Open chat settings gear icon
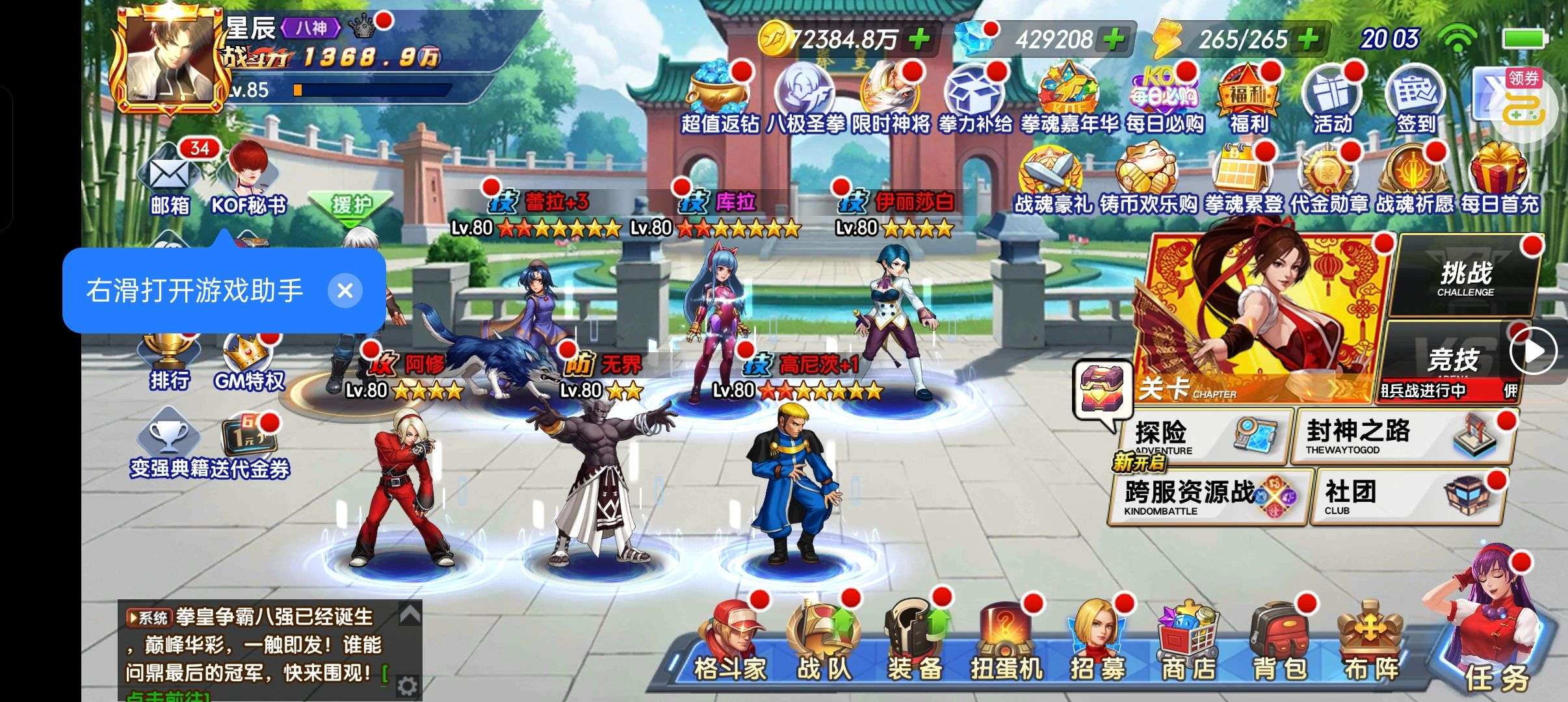This screenshot has height=702, width=1568. click(x=408, y=685)
